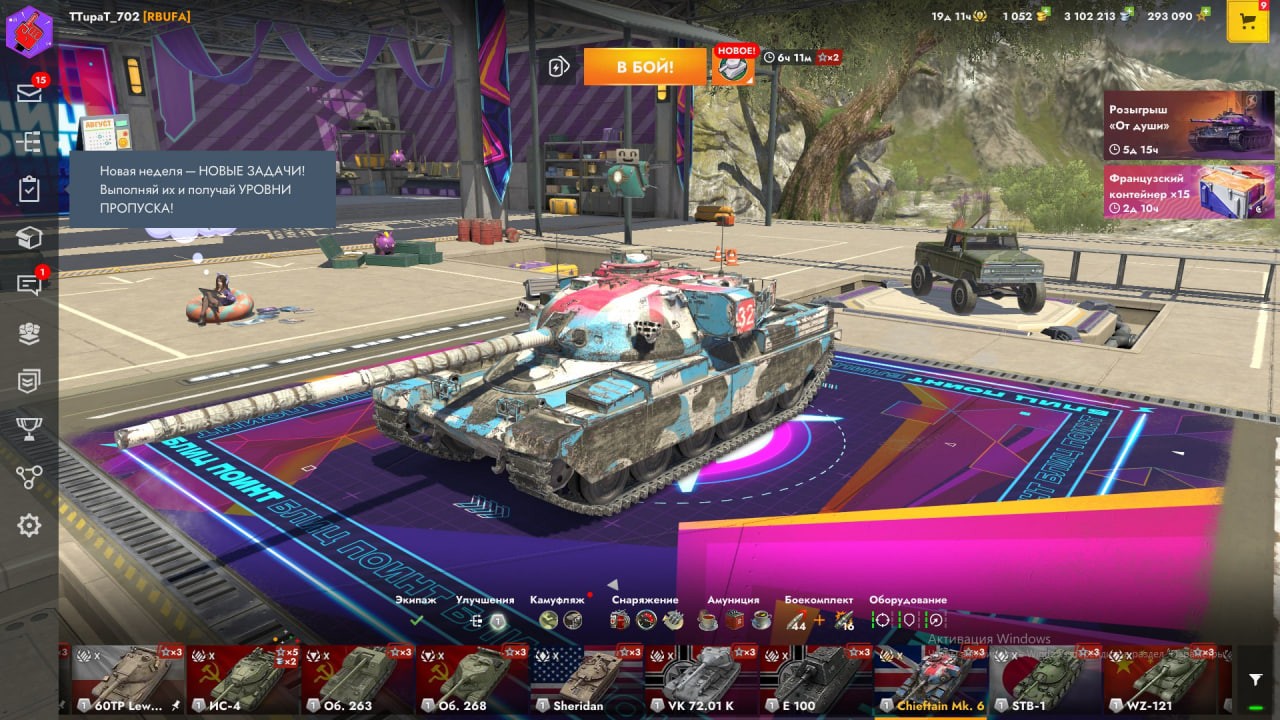Viewport: 1280px width, 720px height.
Task: Open the trophy tournaments icon
Action: point(29,429)
